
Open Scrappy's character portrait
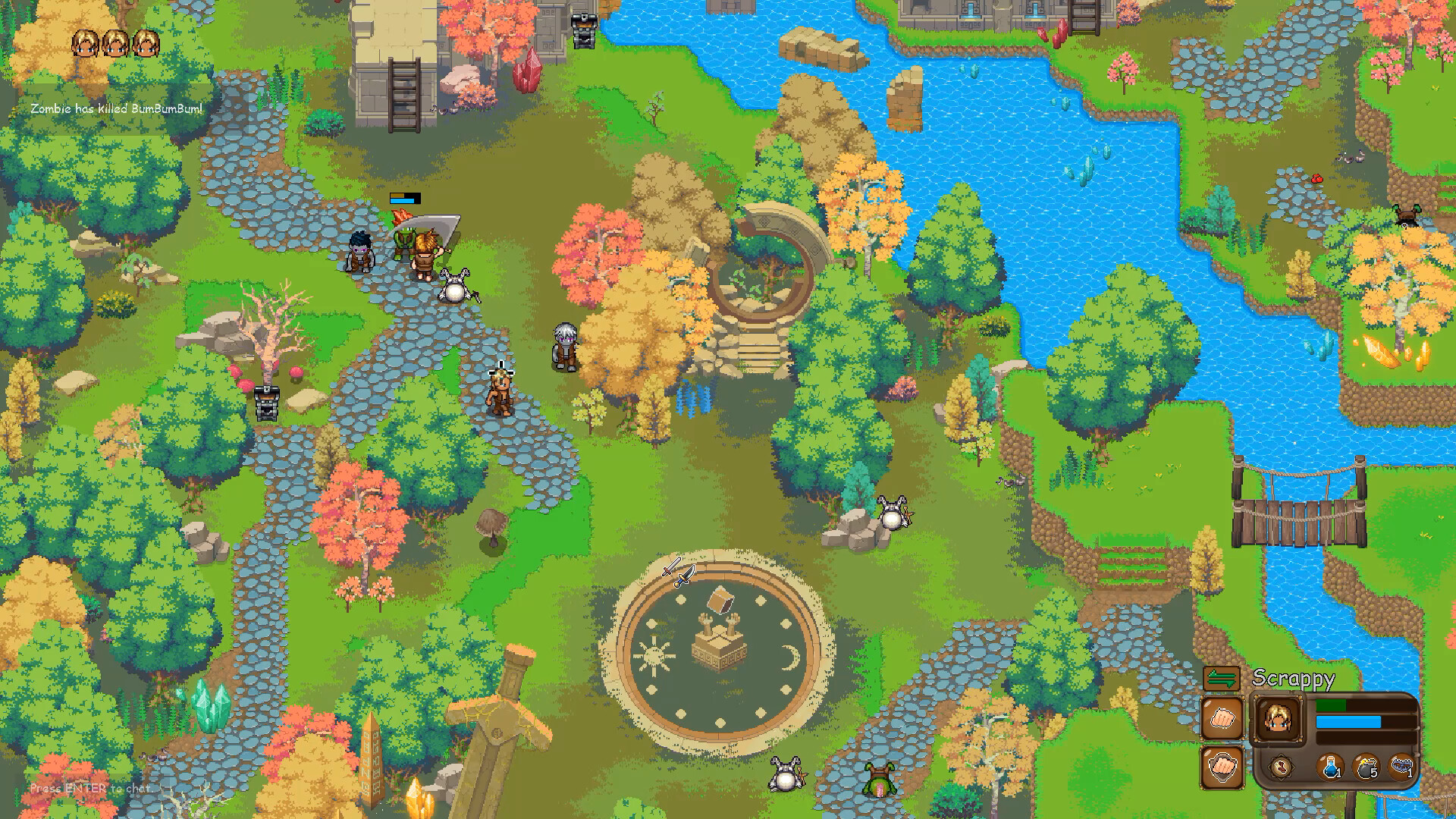(x=1277, y=719)
